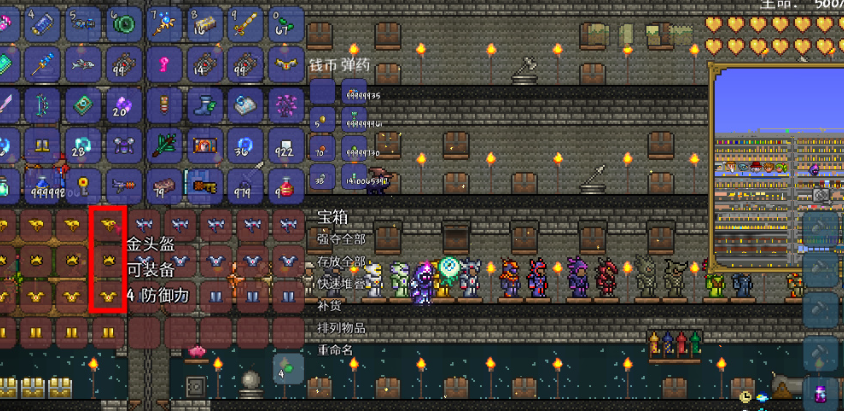Select the green yoyo in hotbar slot 6

pos(124,23)
